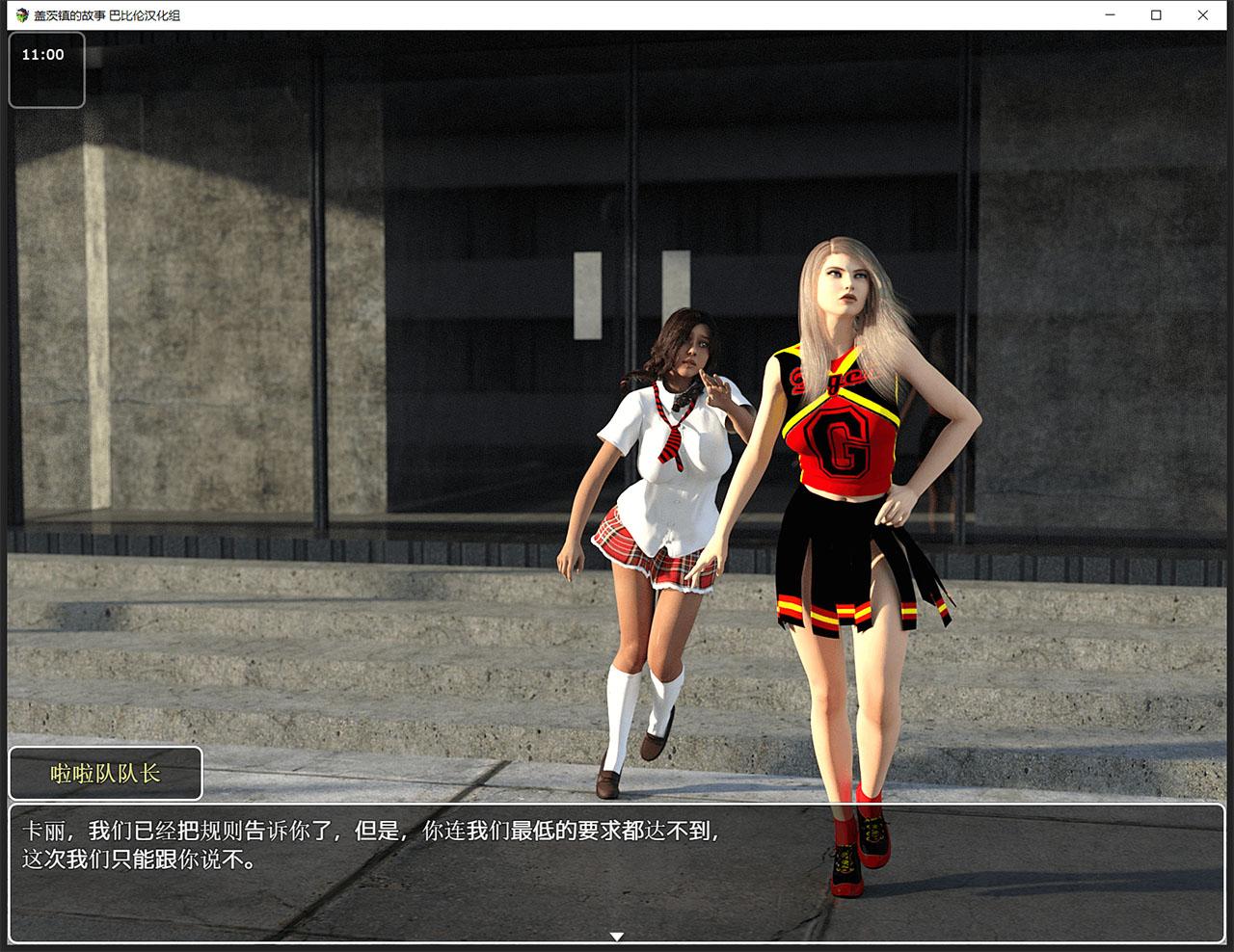
Task: Click the schoolgirl in the plaid skirt
Action: click(665, 463)
